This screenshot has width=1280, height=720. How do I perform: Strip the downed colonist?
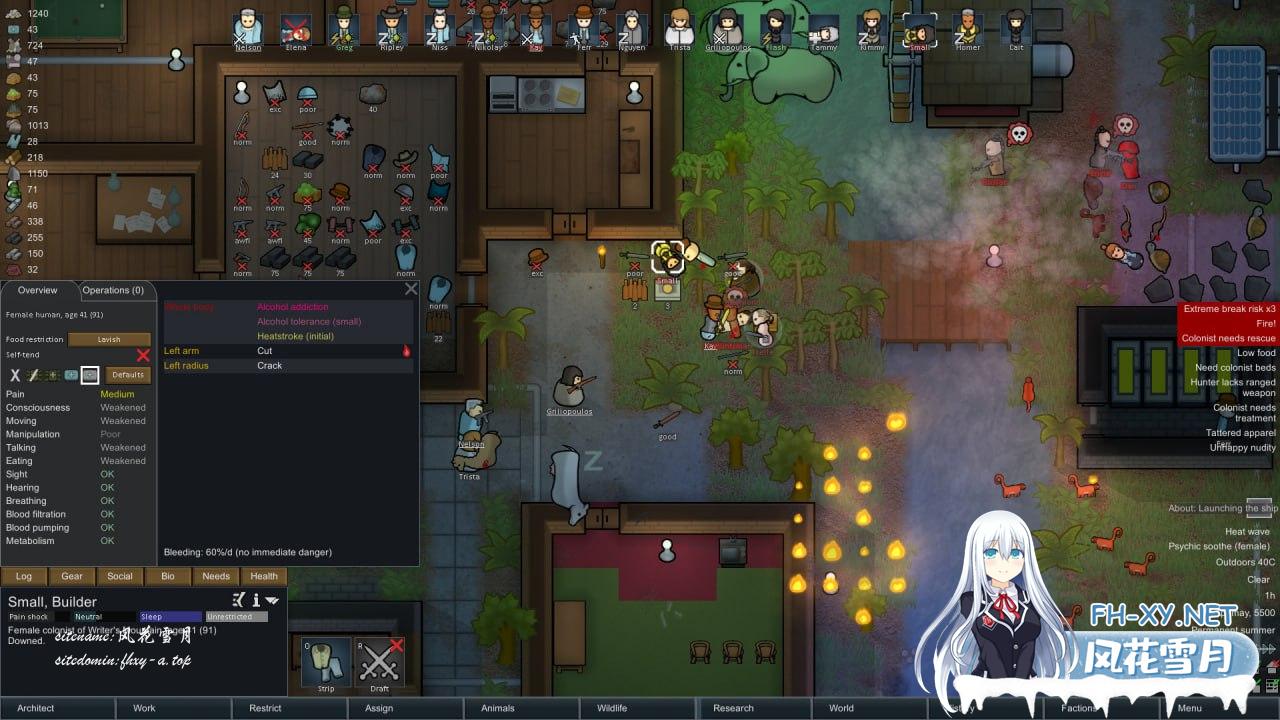(326, 663)
